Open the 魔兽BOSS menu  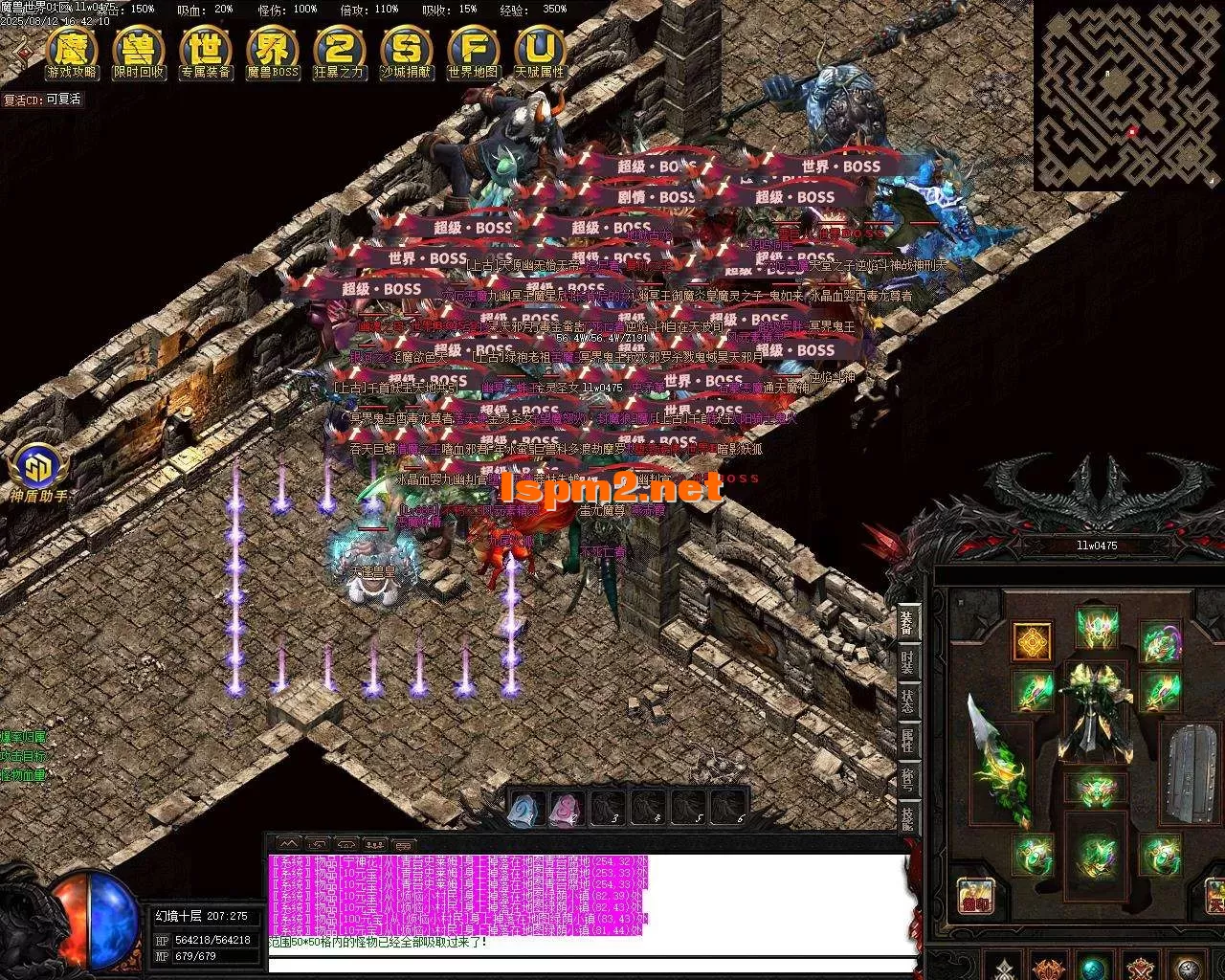273,54
